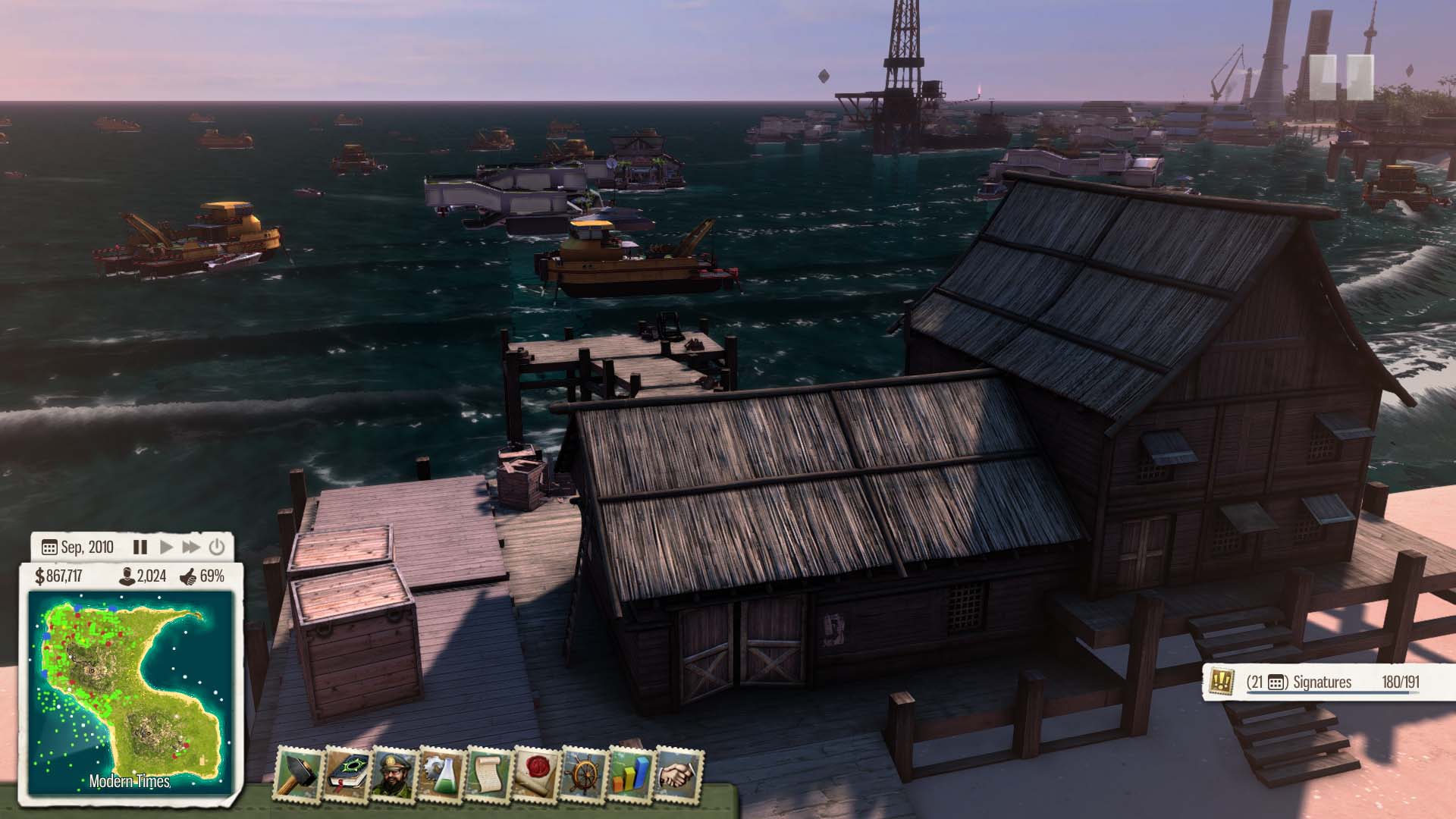Screen dimensions: 1456x819
Task: Resume normal speed with the play button
Action: (167, 547)
